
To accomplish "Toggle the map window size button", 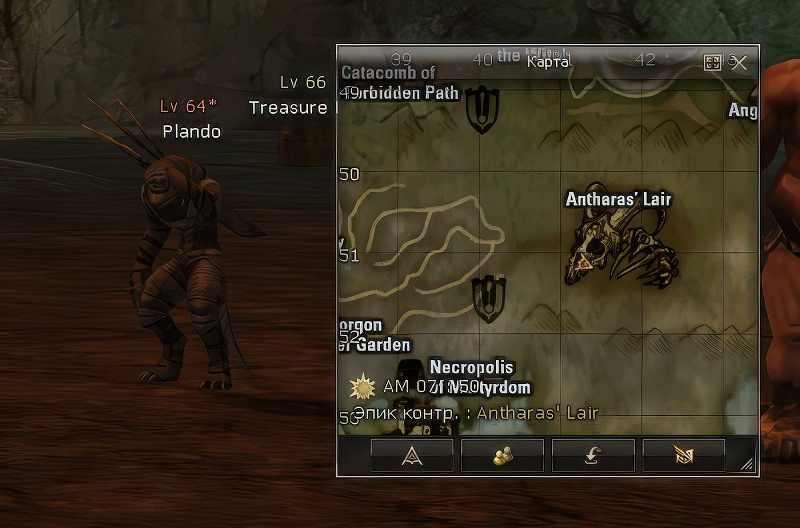I will pos(713,62).
